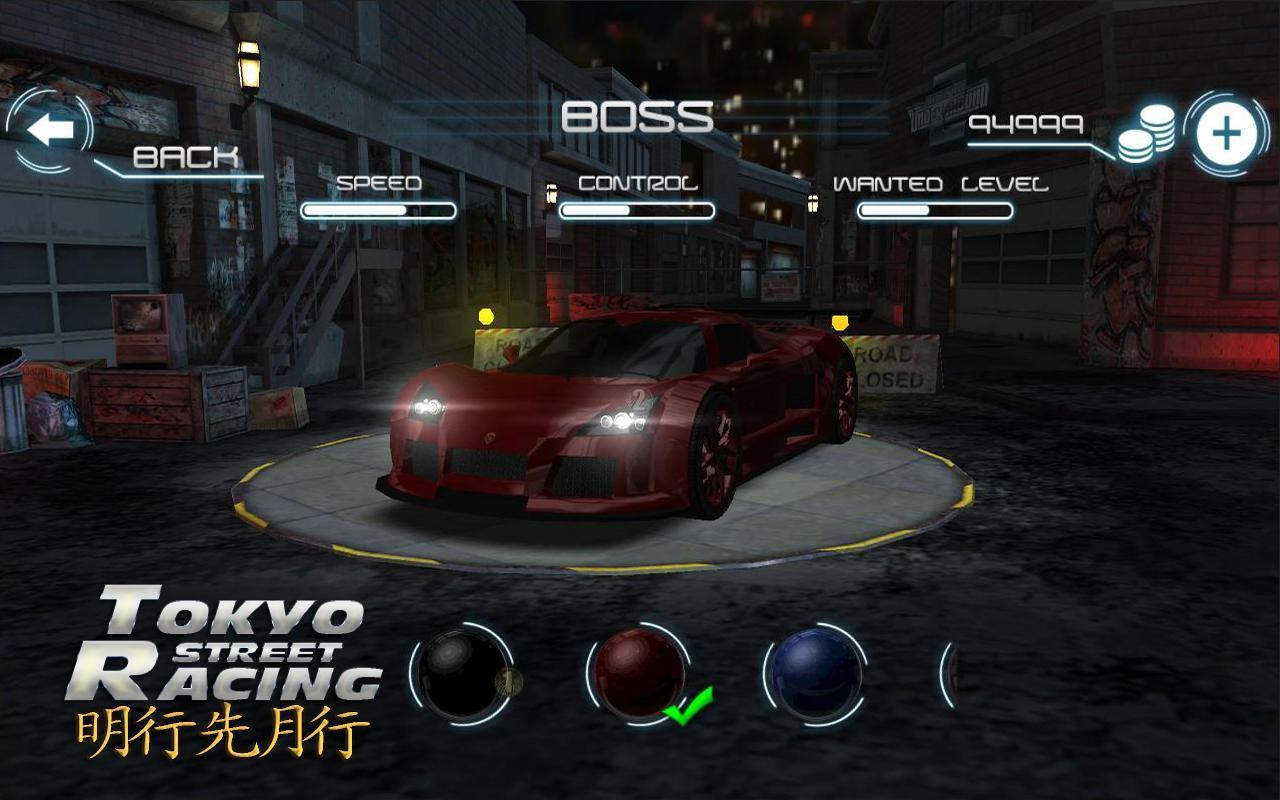Tap the back arrow icon

(x=49, y=127)
